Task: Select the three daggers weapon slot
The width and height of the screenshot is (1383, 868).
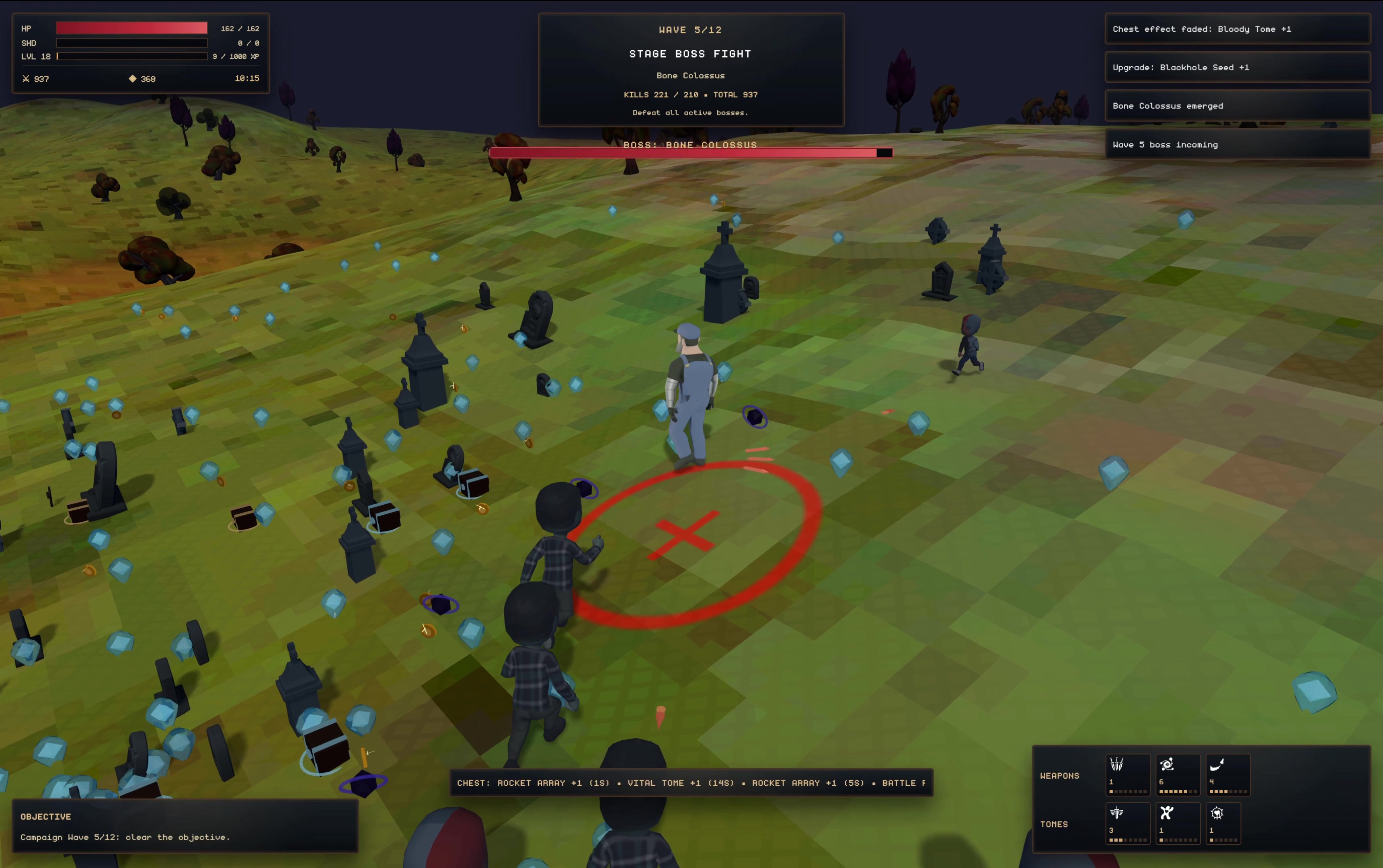Action: coord(1127,774)
